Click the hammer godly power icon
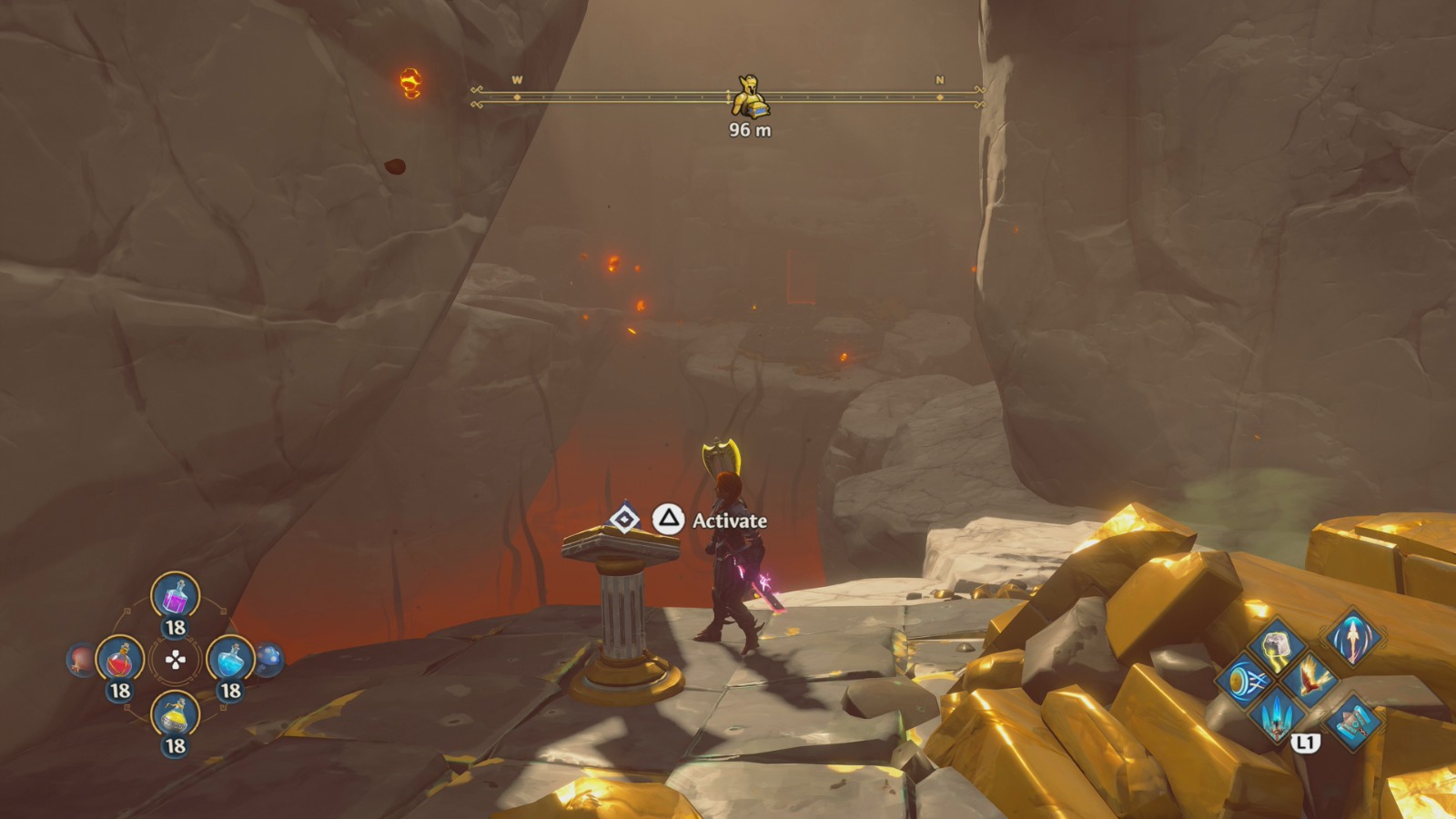The width and height of the screenshot is (1456, 819). click(x=1353, y=721)
